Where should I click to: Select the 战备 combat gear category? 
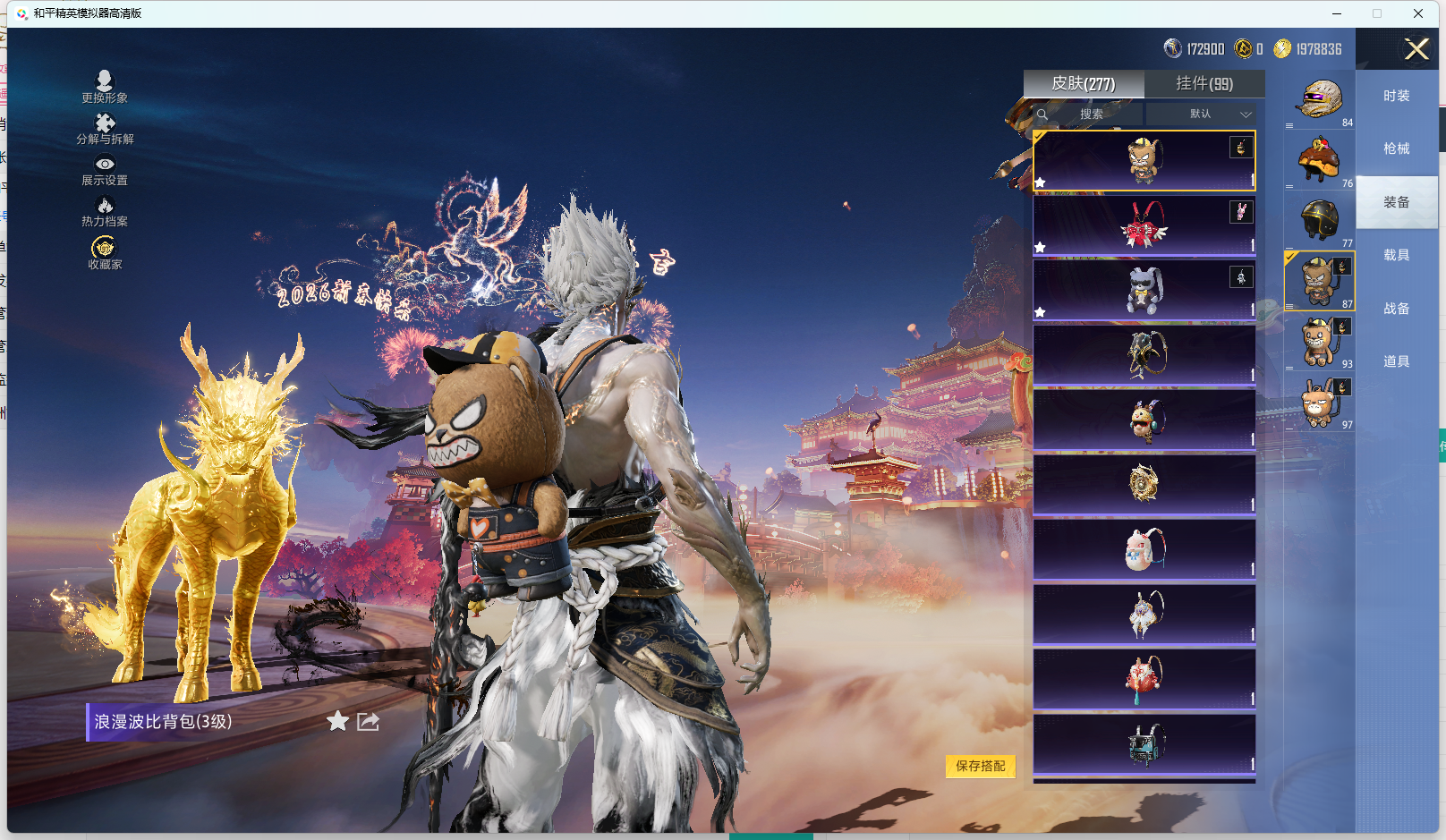click(x=1396, y=309)
